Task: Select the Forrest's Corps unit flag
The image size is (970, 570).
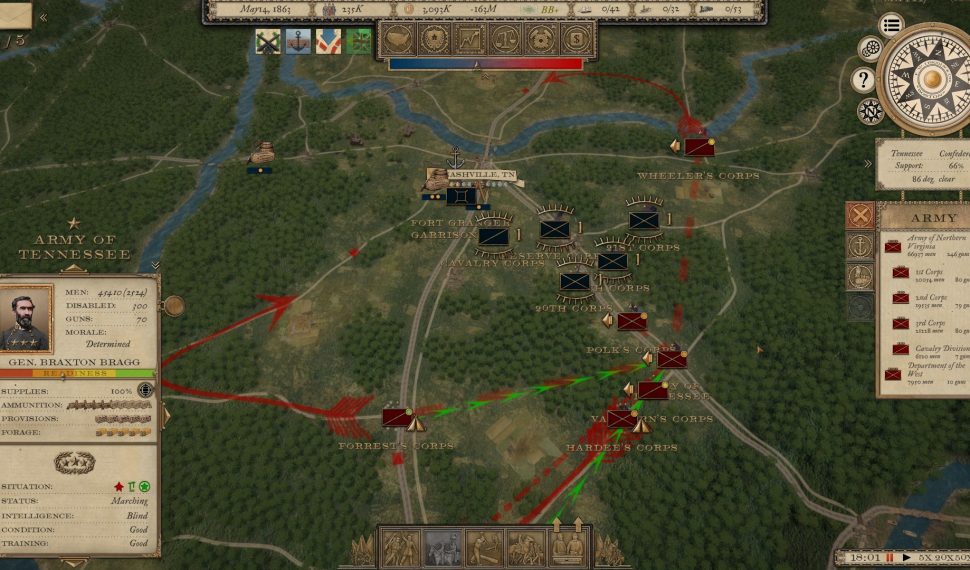Action: point(396,417)
